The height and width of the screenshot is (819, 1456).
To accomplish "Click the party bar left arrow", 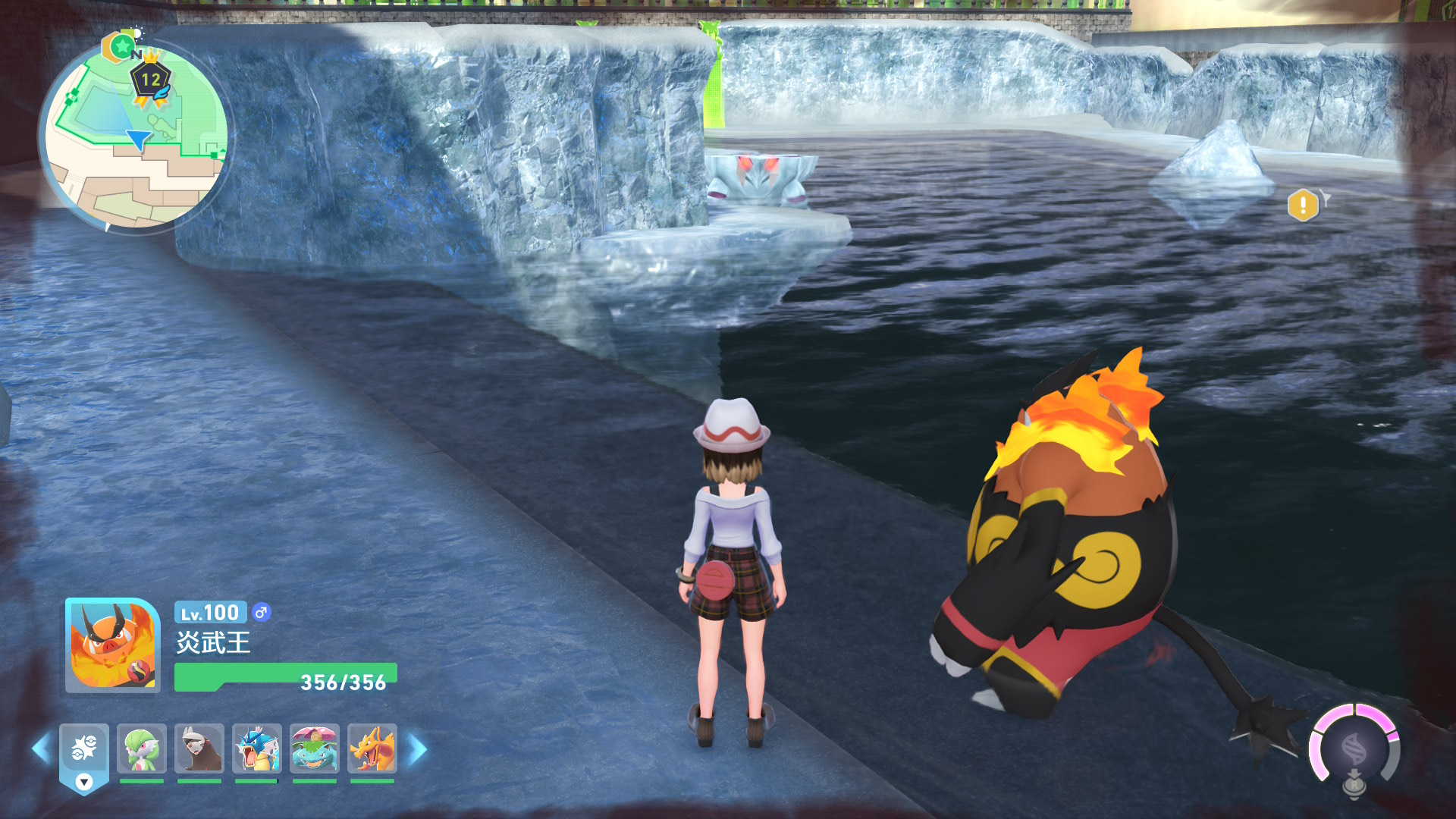I will [41, 750].
